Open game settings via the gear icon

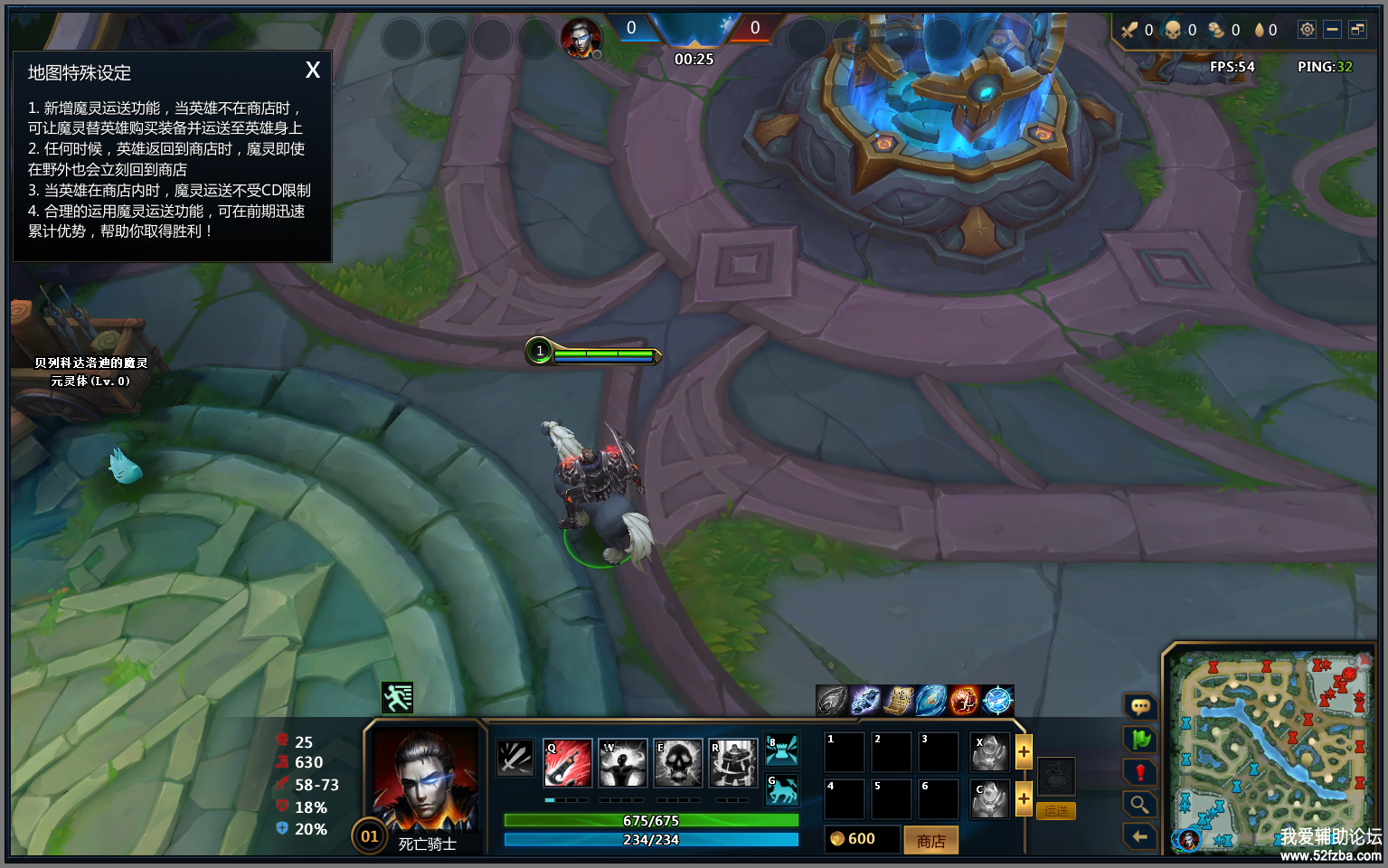pyautogui.click(x=1307, y=30)
